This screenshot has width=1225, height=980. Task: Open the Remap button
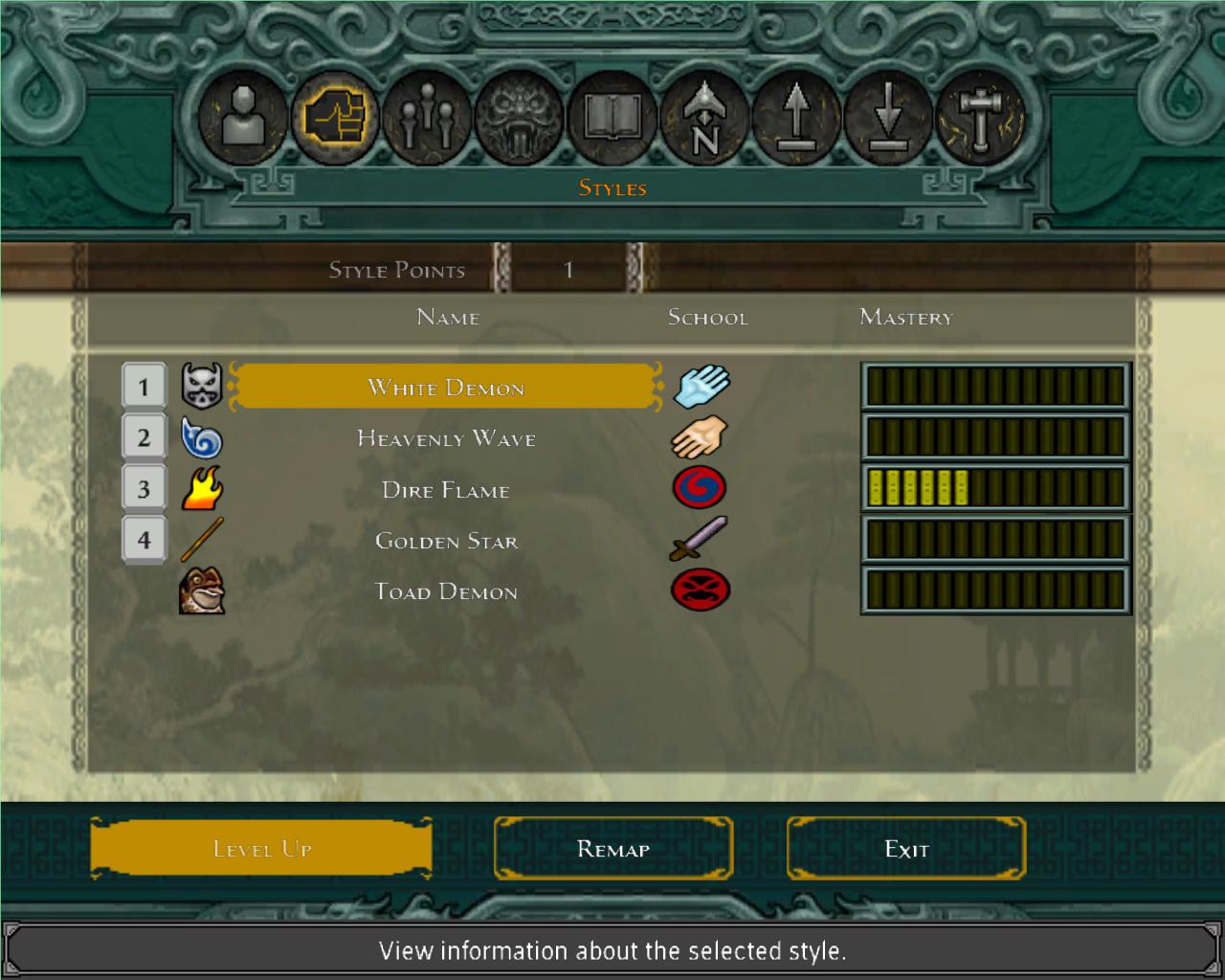[613, 848]
